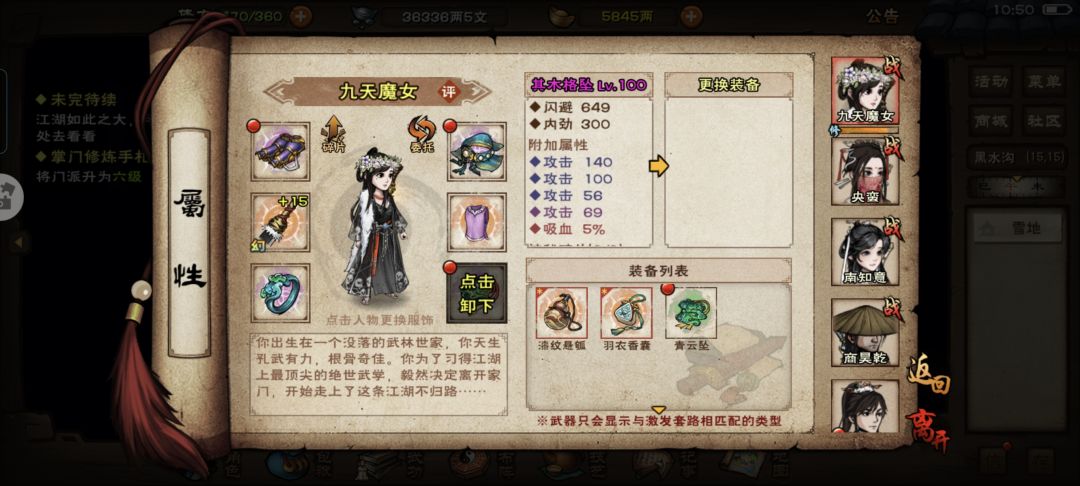Select the equipped +15 weapon slot

click(280, 219)
